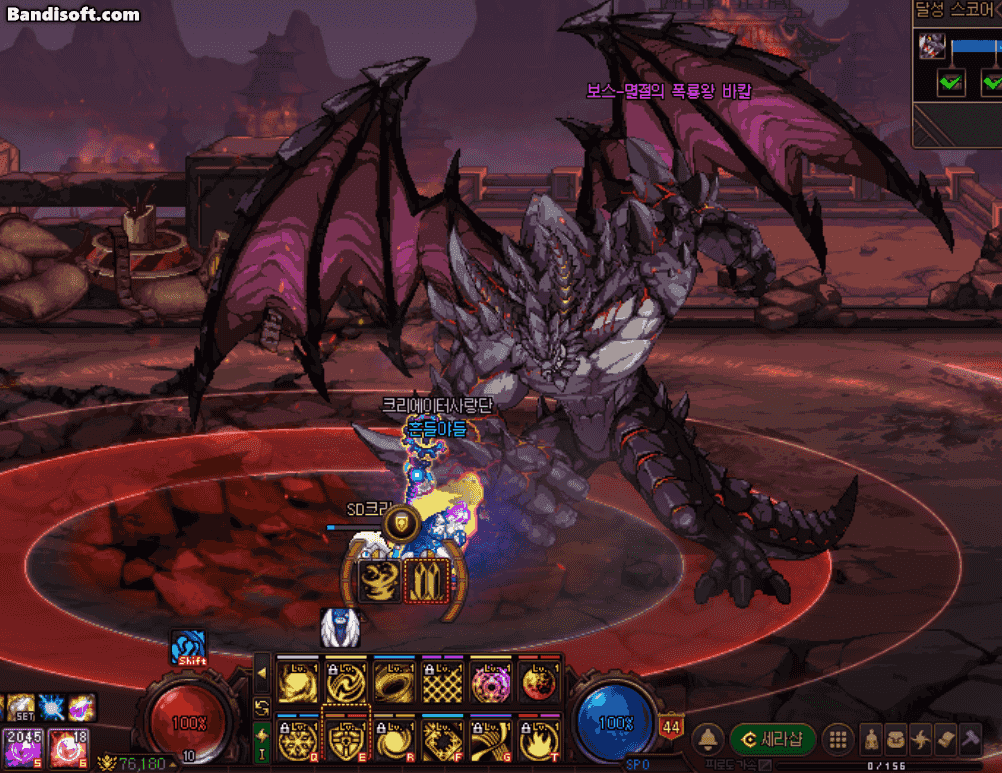
Task: Activate the snowflake skill on Q
Action: point(297,741)
